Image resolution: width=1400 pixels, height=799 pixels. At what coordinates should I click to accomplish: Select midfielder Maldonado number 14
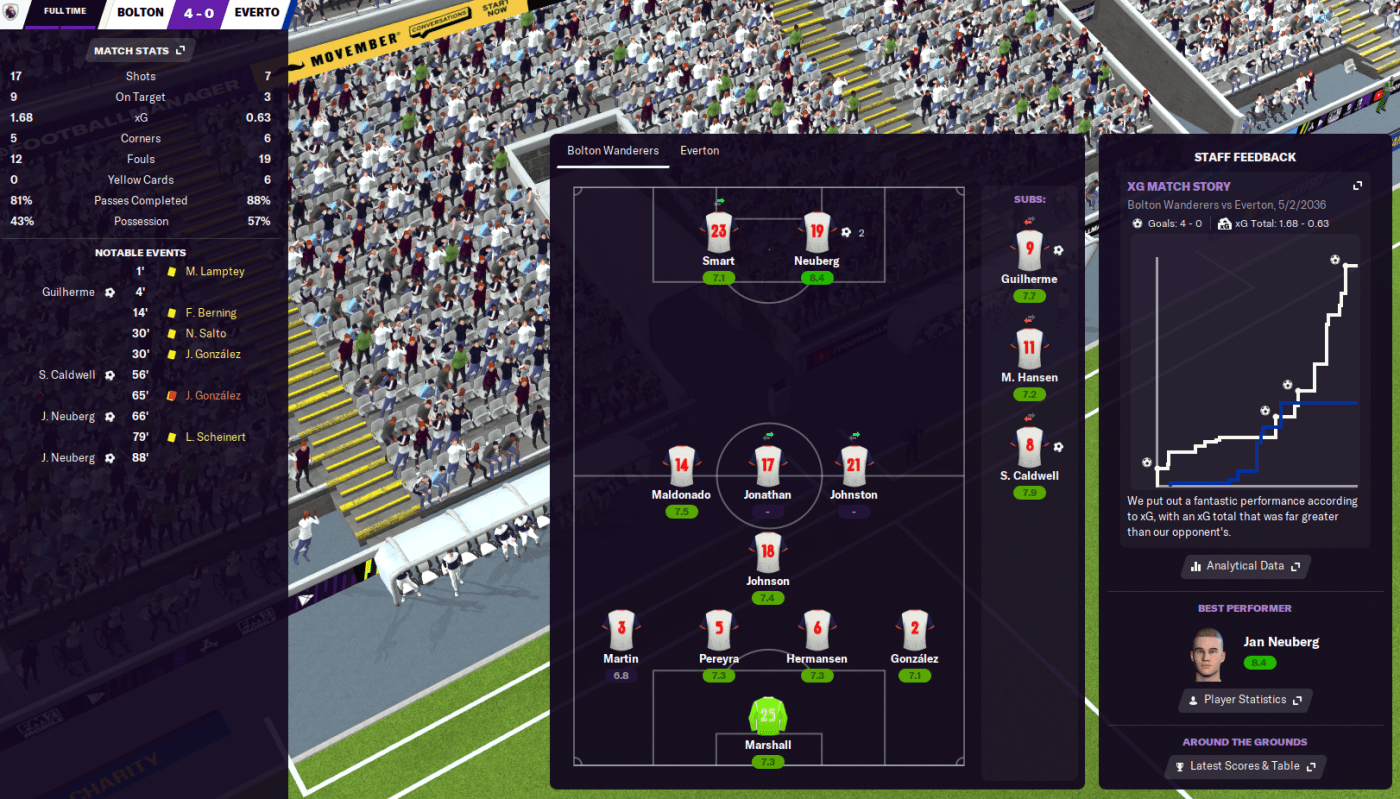point(681,466)
